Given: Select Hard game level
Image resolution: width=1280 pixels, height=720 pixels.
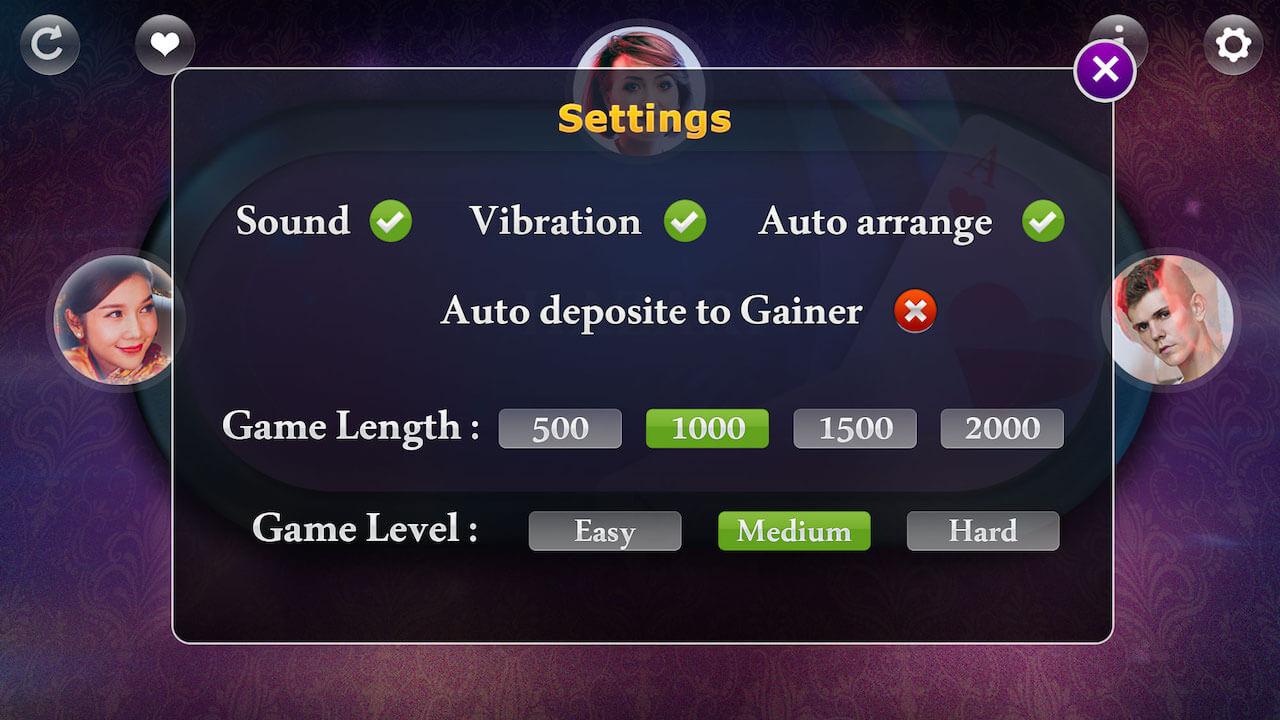Looking at the screenshot, I should coord(982,531).
